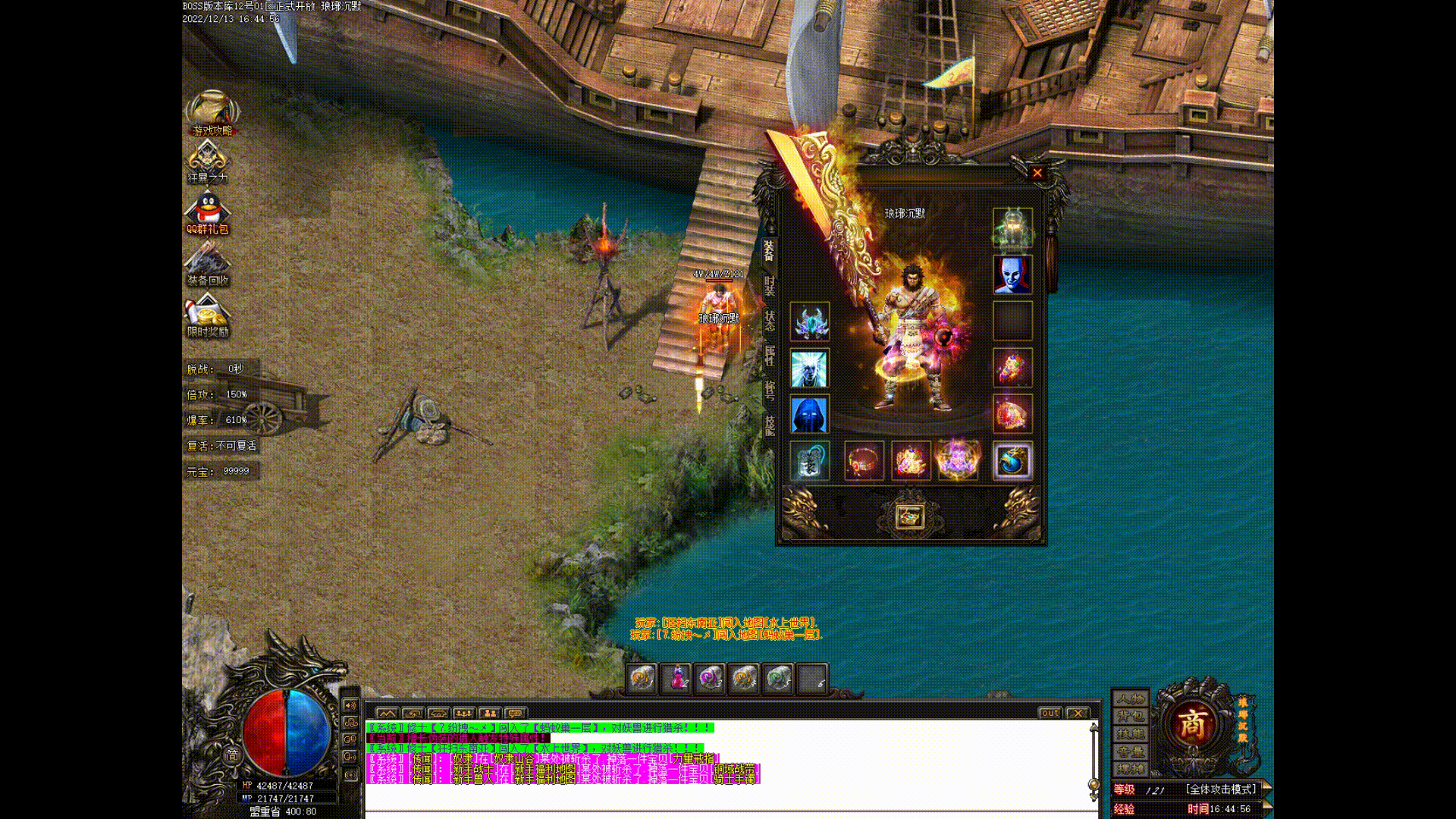Open the 背包 backpack menu button
Screen dimensions: 1456x819
1130,716
